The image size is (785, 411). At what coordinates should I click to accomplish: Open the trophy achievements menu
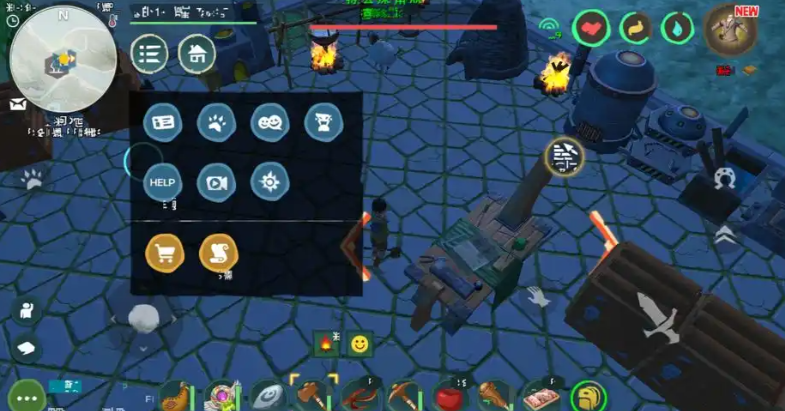click(323, 123)
